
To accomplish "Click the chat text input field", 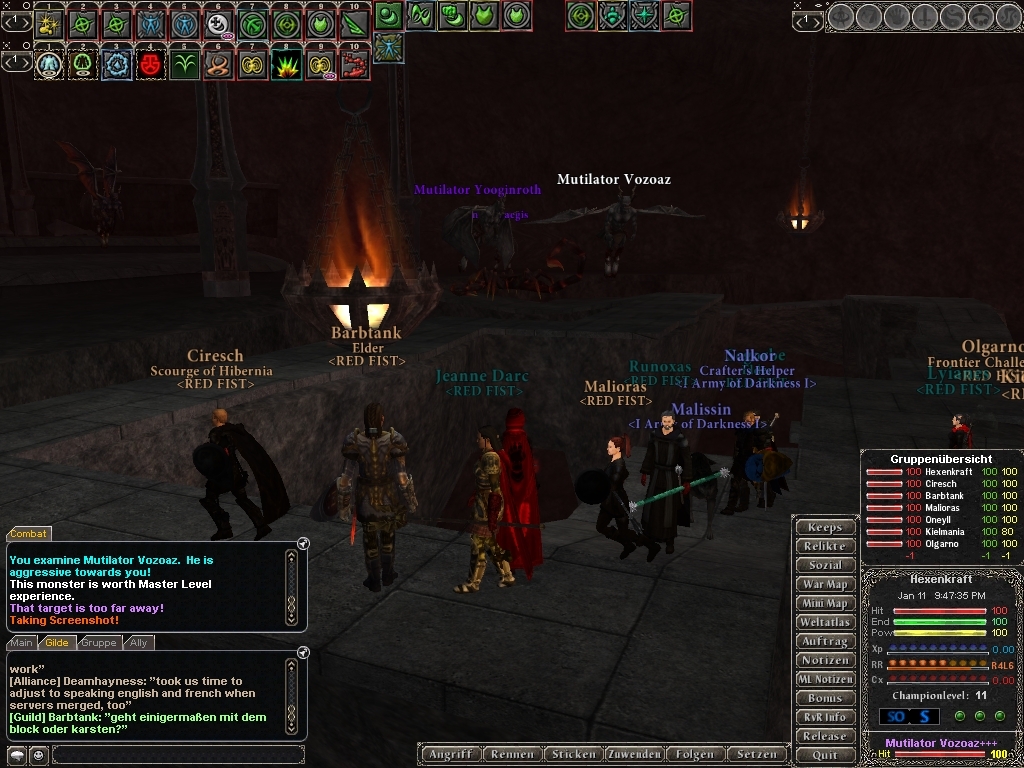I will (178, 755).
